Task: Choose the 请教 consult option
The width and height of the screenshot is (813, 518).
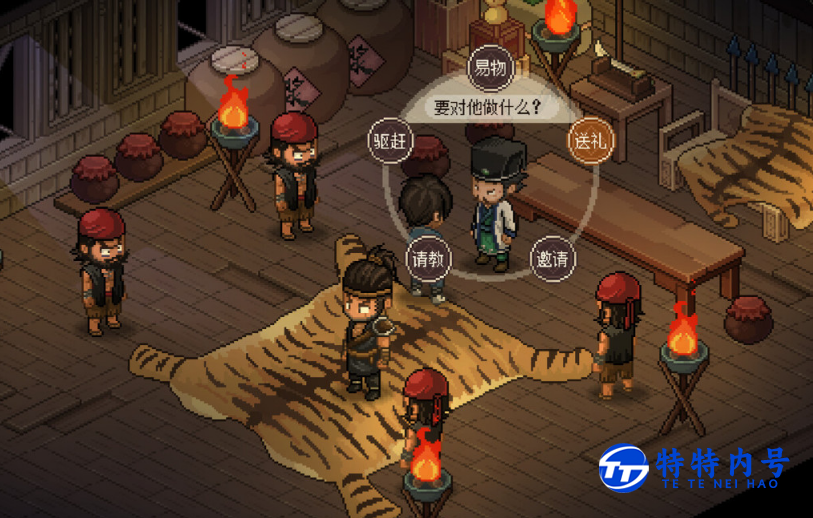Action: pos(428,260)
